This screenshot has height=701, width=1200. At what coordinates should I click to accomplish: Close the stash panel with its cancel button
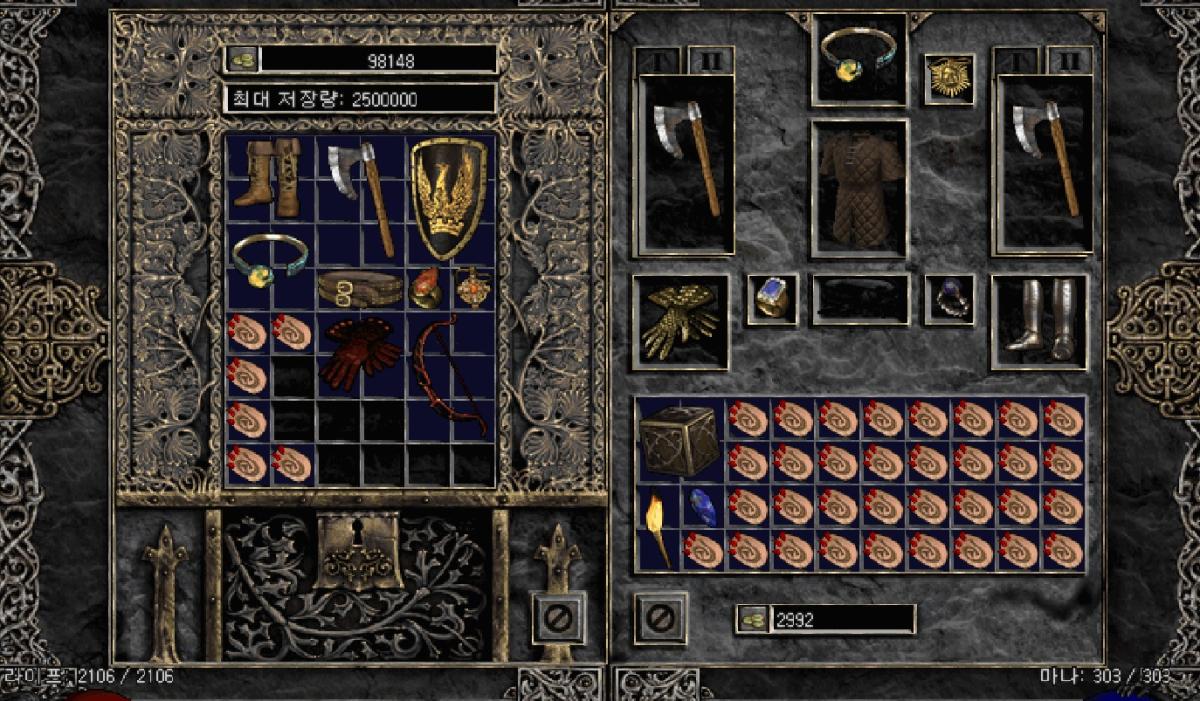click(556, 618)
